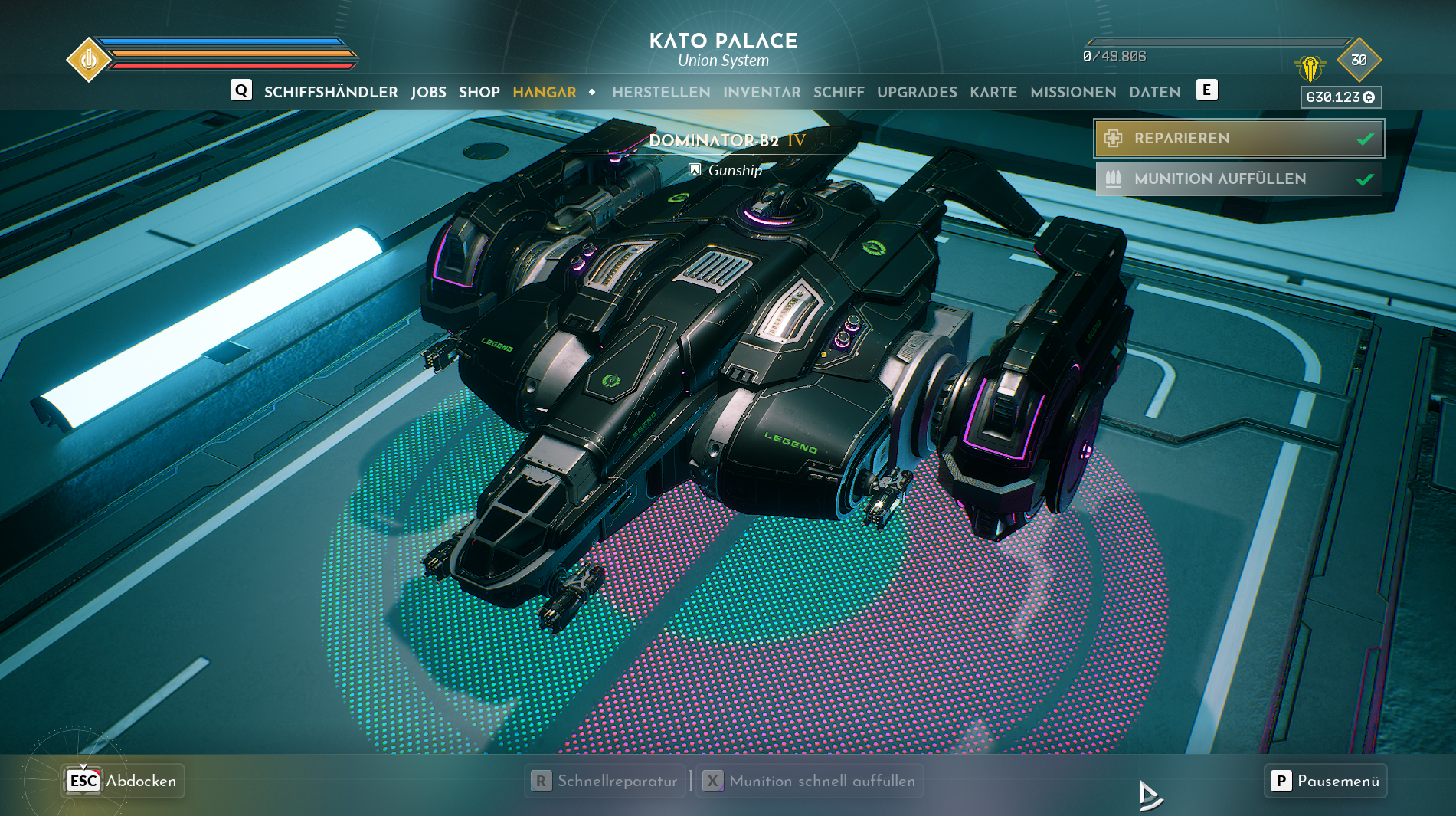Open the Shop tab

(x=479, y=92)
